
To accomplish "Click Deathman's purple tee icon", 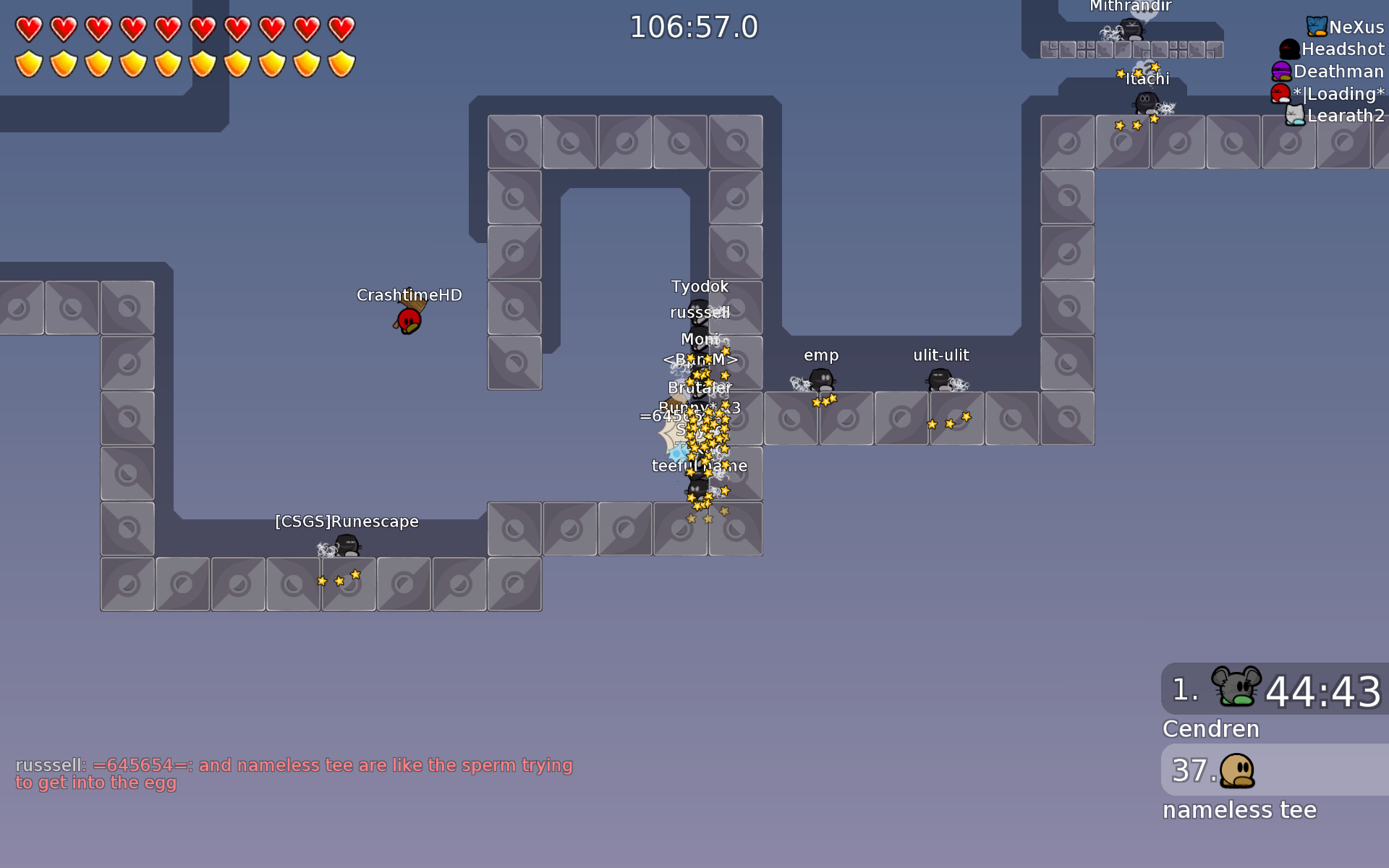I will pyautogui.click(x=1282, y=71).
